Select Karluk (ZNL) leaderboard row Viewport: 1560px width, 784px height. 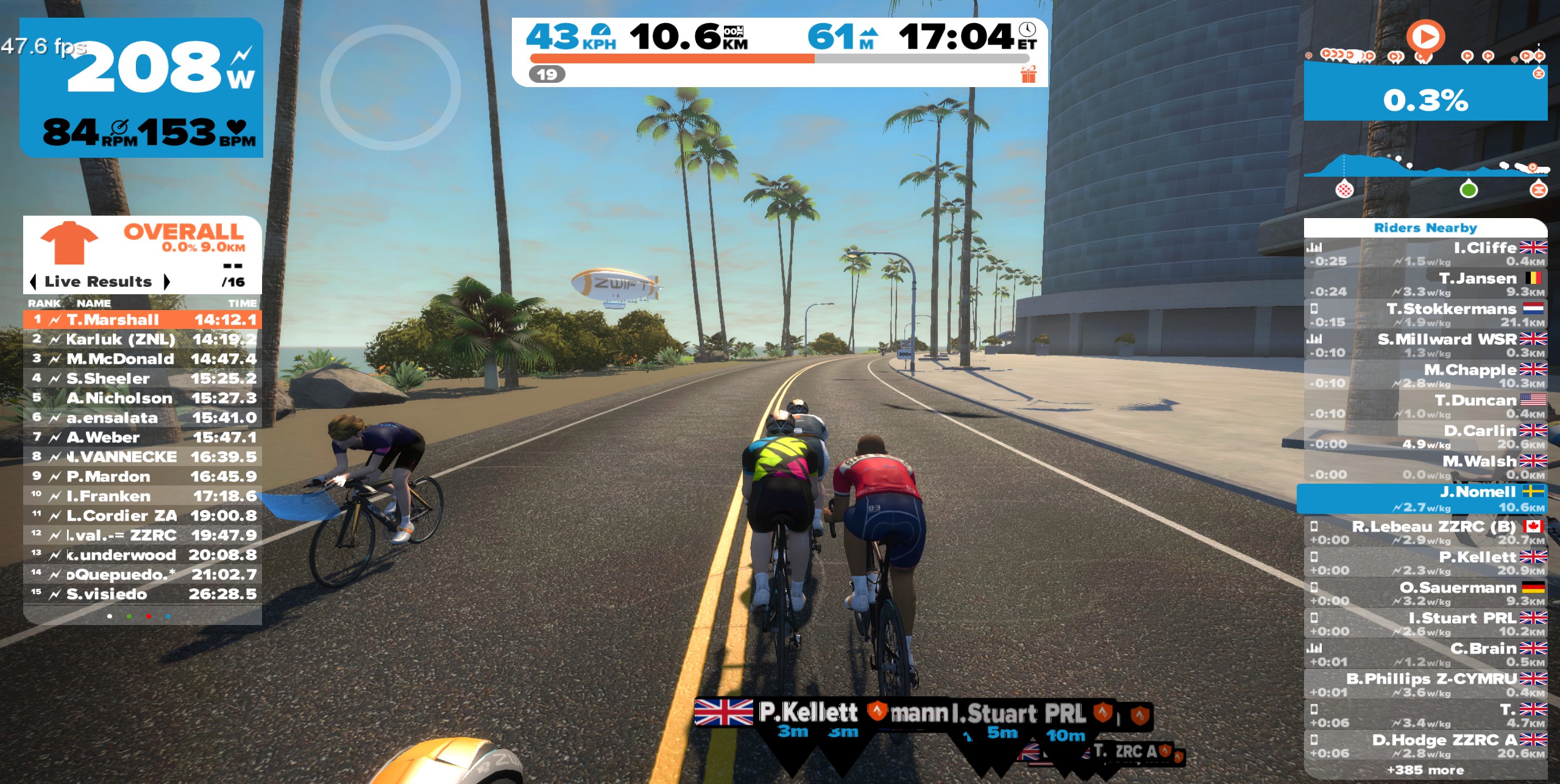(x=143, y=339)
